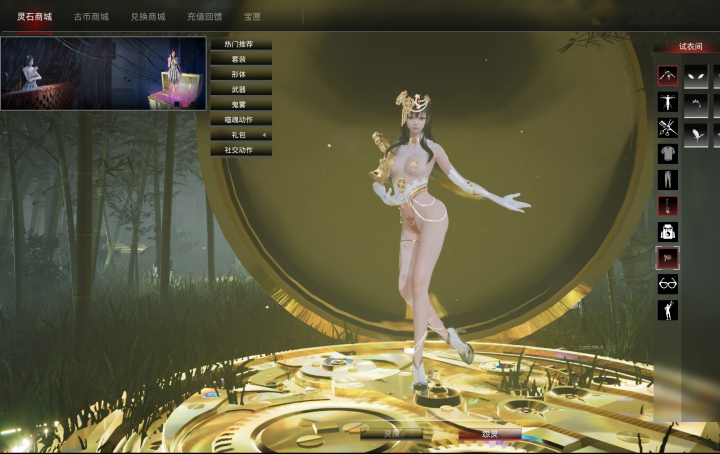Viewport: 720px width, 454px height.
Task: Choose the 社交动作 social actions category
Action: coord(240,150)
